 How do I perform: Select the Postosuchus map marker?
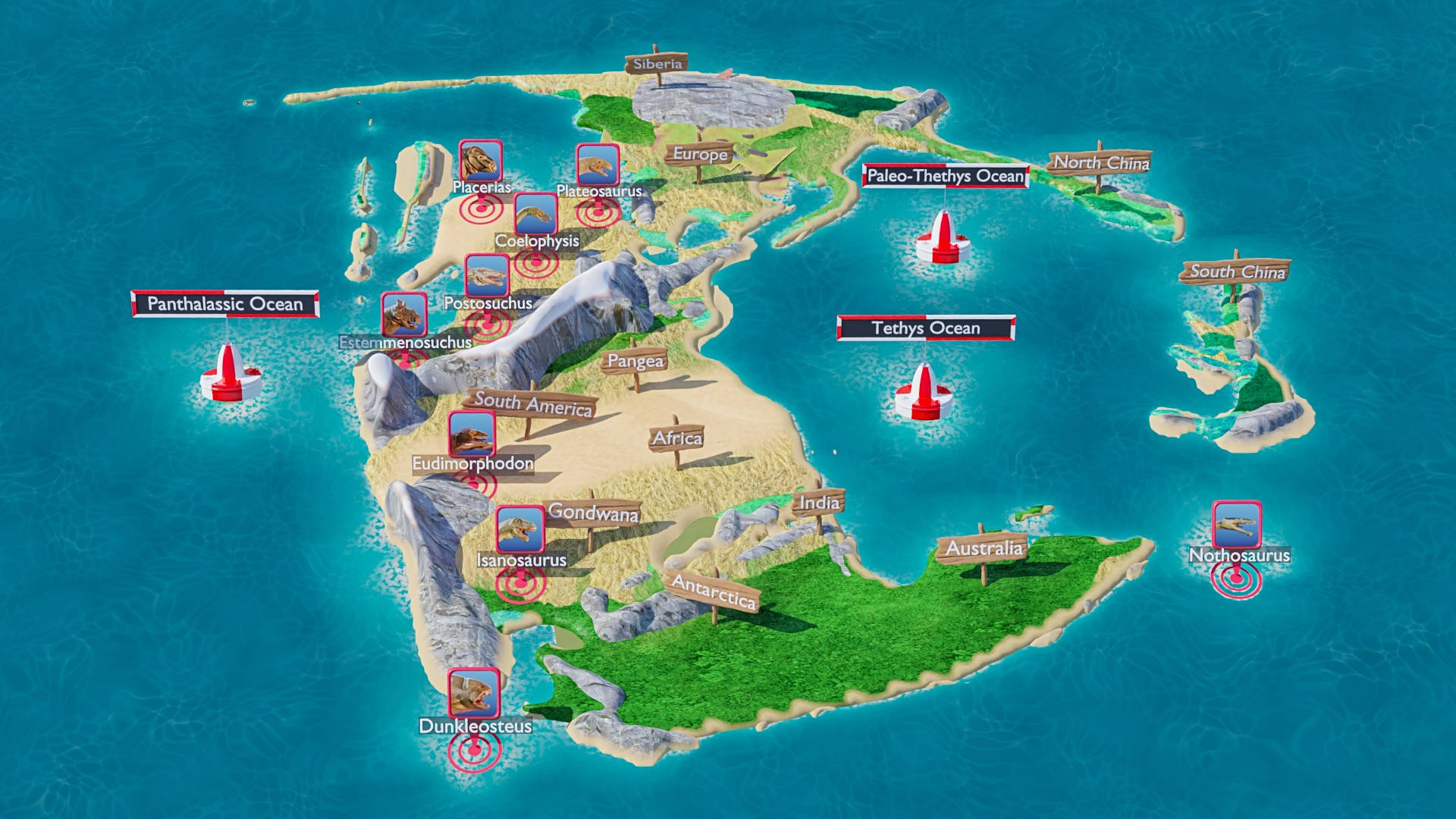(x=487, y=276)
